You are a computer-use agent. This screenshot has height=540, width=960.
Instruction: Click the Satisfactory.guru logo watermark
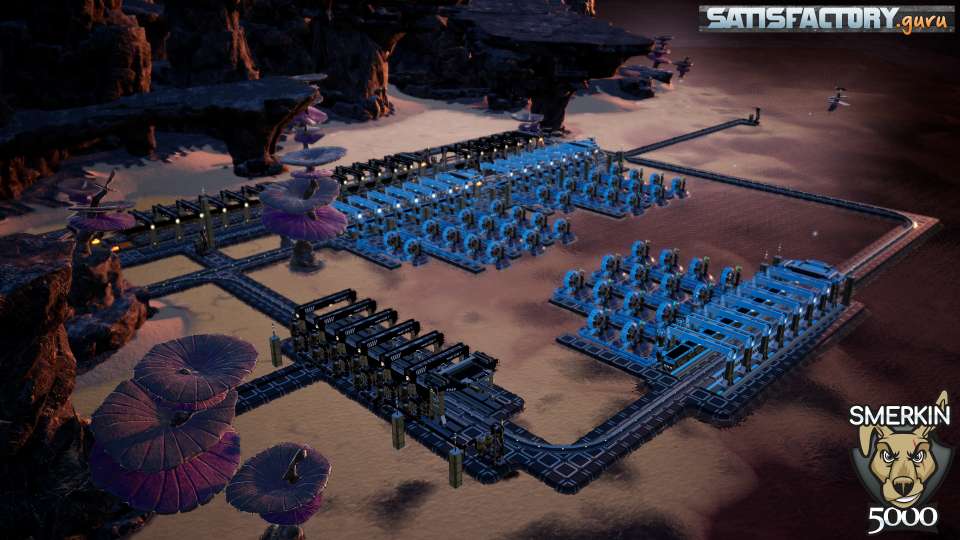point(826,19)
